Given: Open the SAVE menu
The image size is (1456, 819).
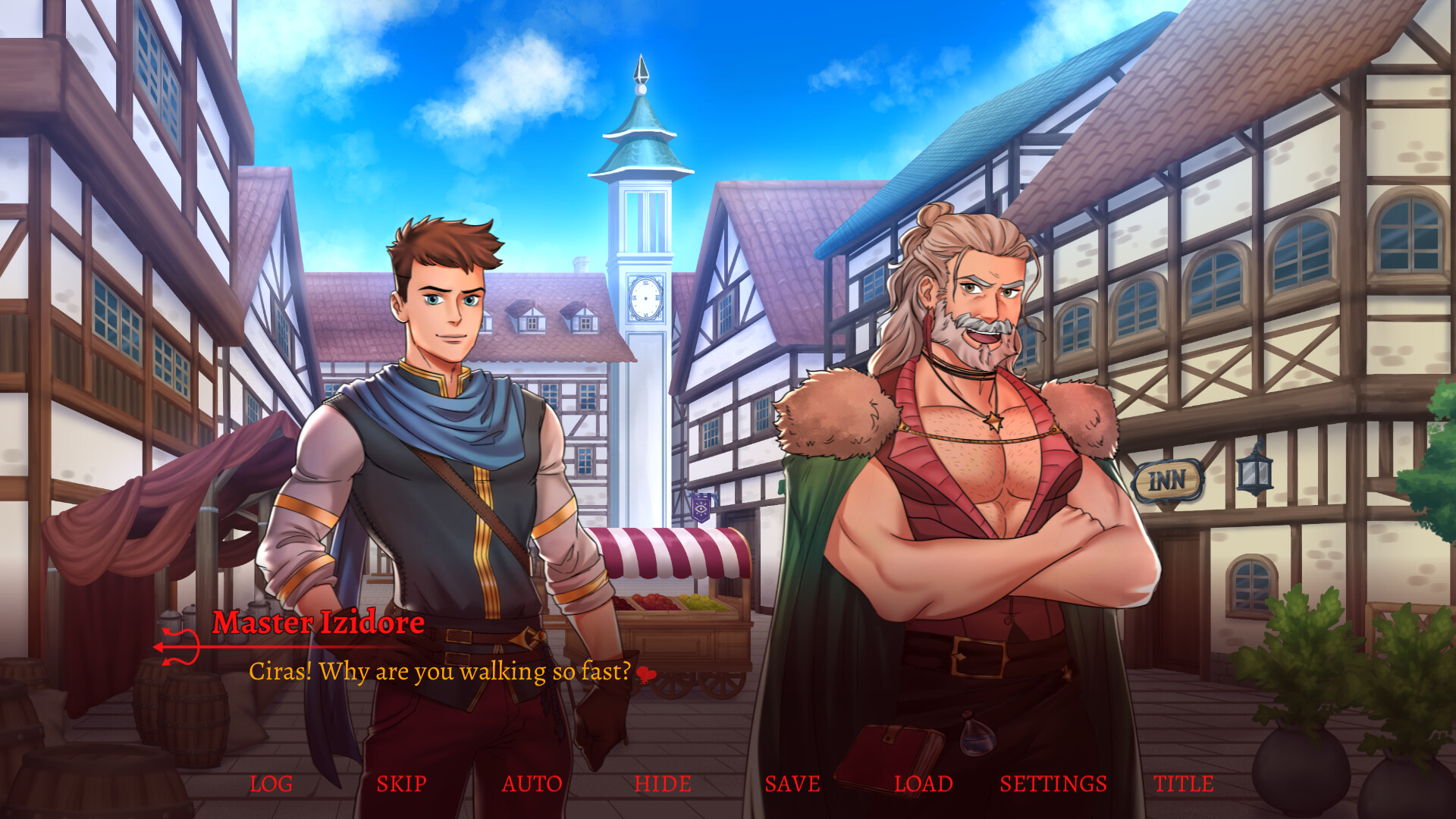Looking at the screenshot, I should [793, 784].
